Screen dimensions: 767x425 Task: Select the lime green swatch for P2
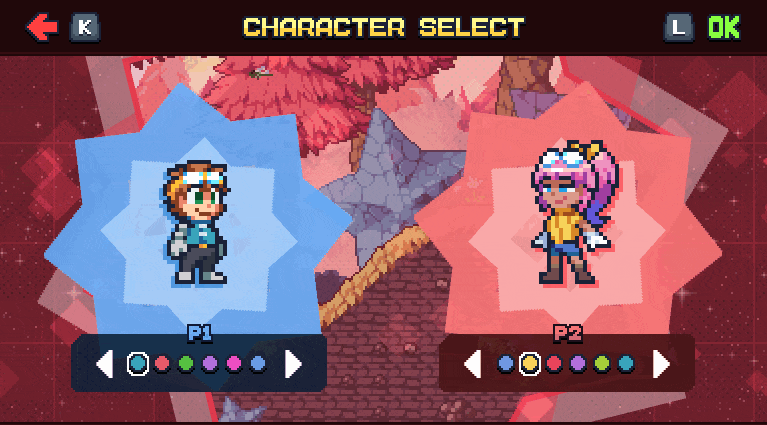tap(602, 364)
